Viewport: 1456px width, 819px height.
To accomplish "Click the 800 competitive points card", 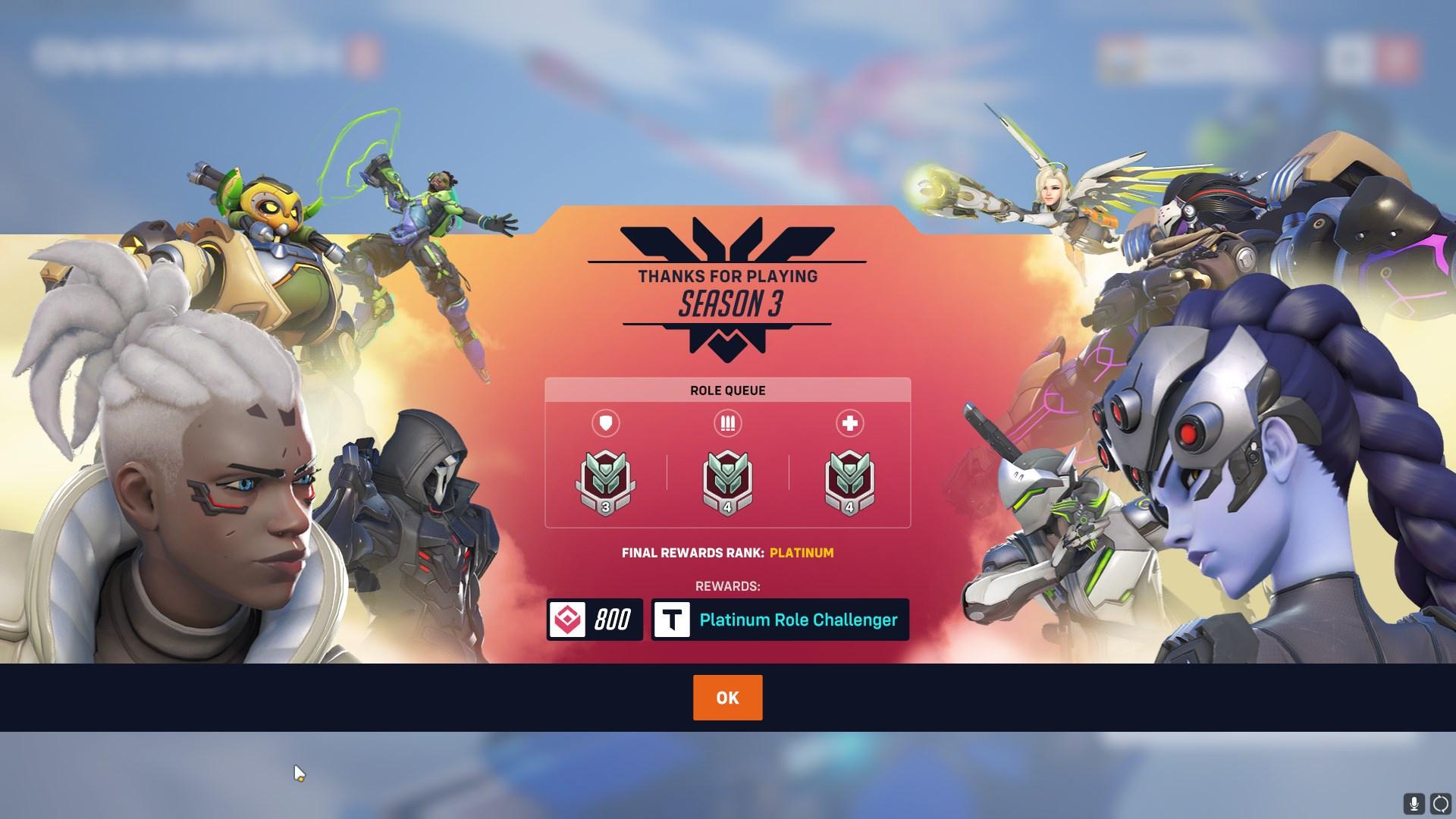I will [595, 620].
